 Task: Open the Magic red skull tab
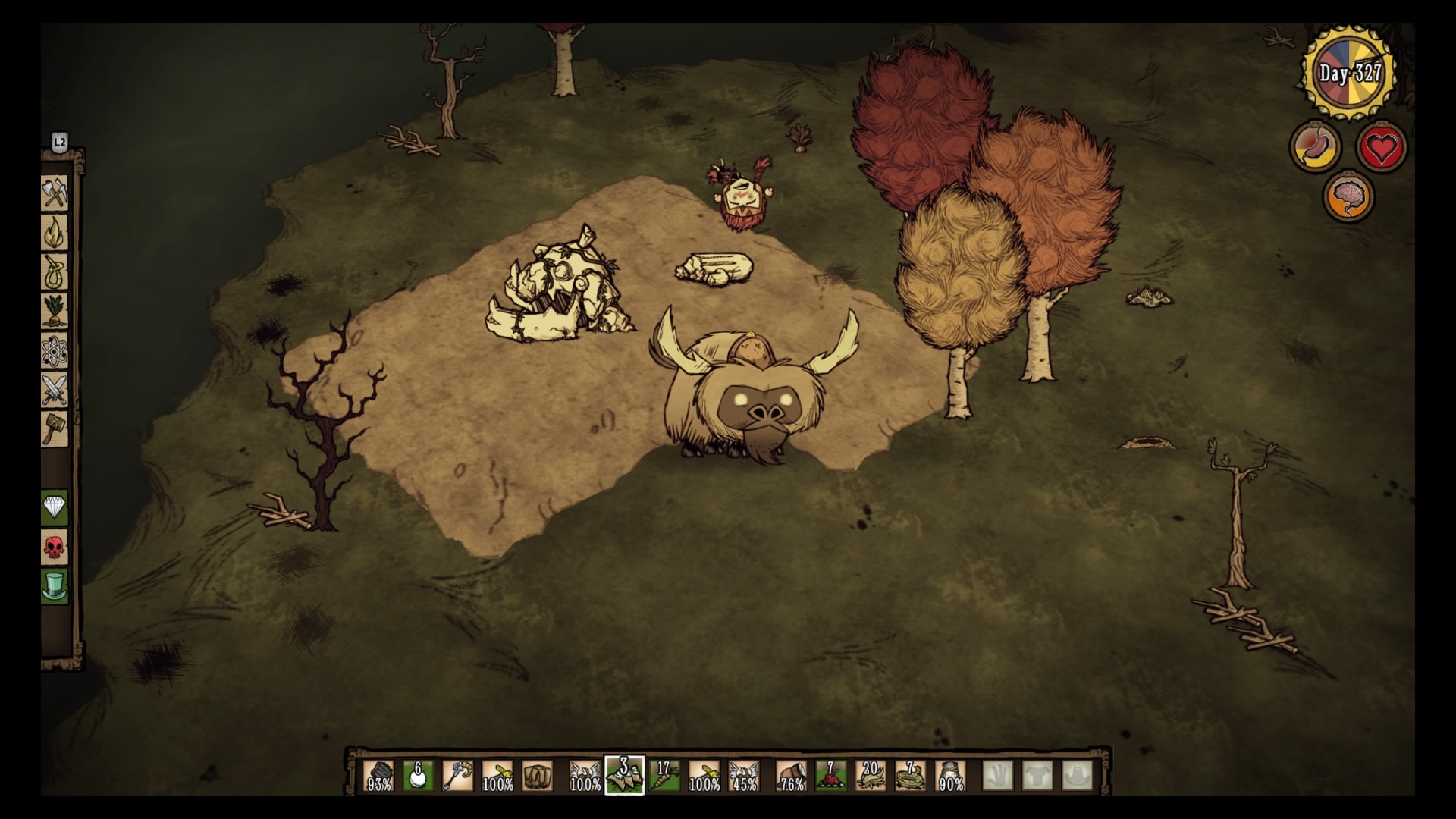(55, 547)
